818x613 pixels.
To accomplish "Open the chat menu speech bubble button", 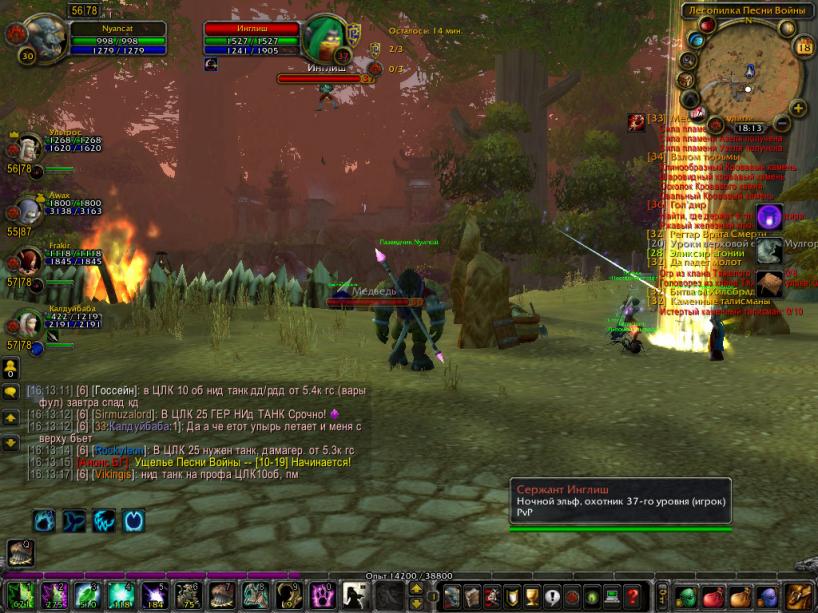I will (x=10, y=392).
